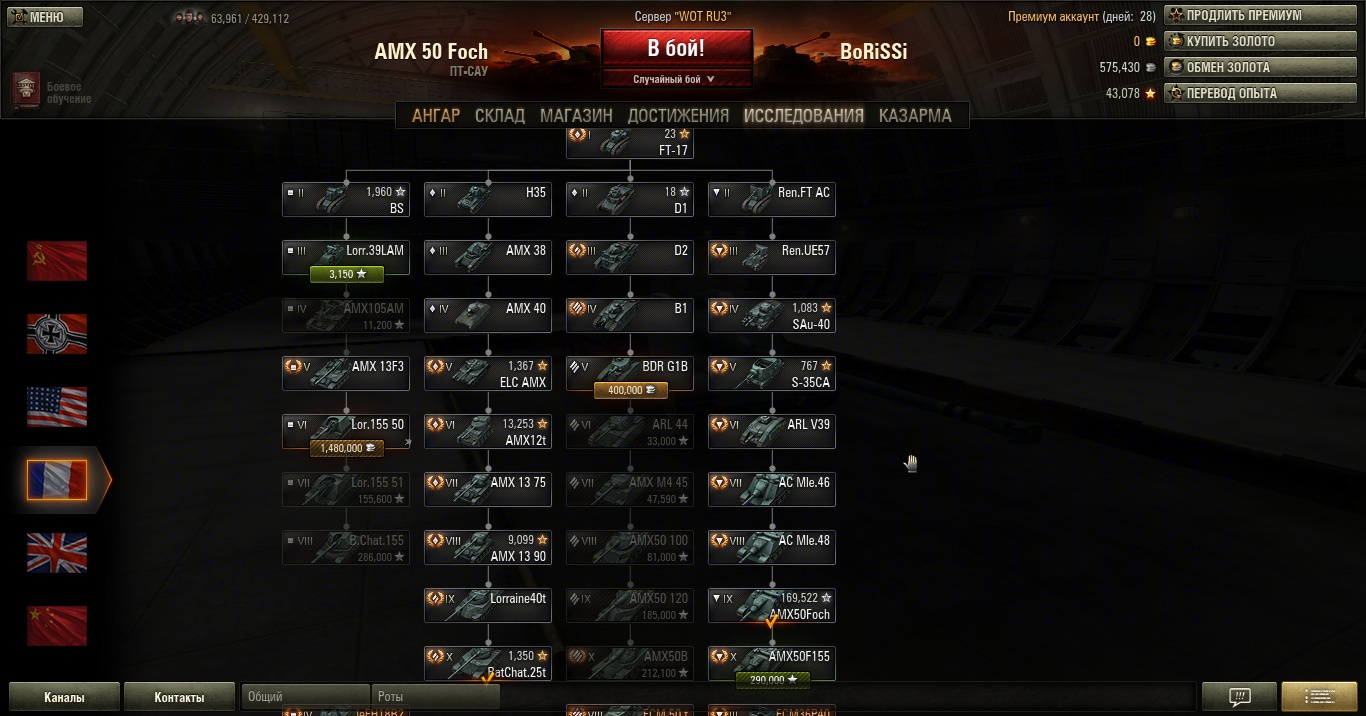Start battle with В бой! button

coord(676,47)
